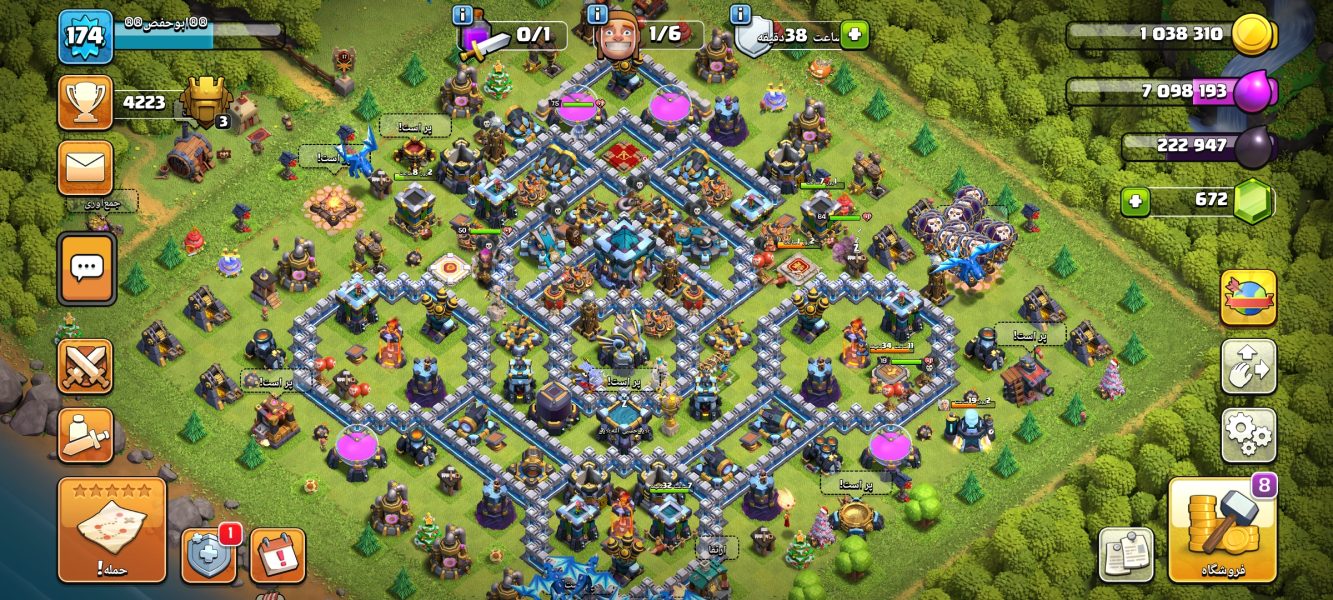Open the village layout editor hand button
Image resolution: width=1333 pixels, height=600 pixels.
[1248, 366]
